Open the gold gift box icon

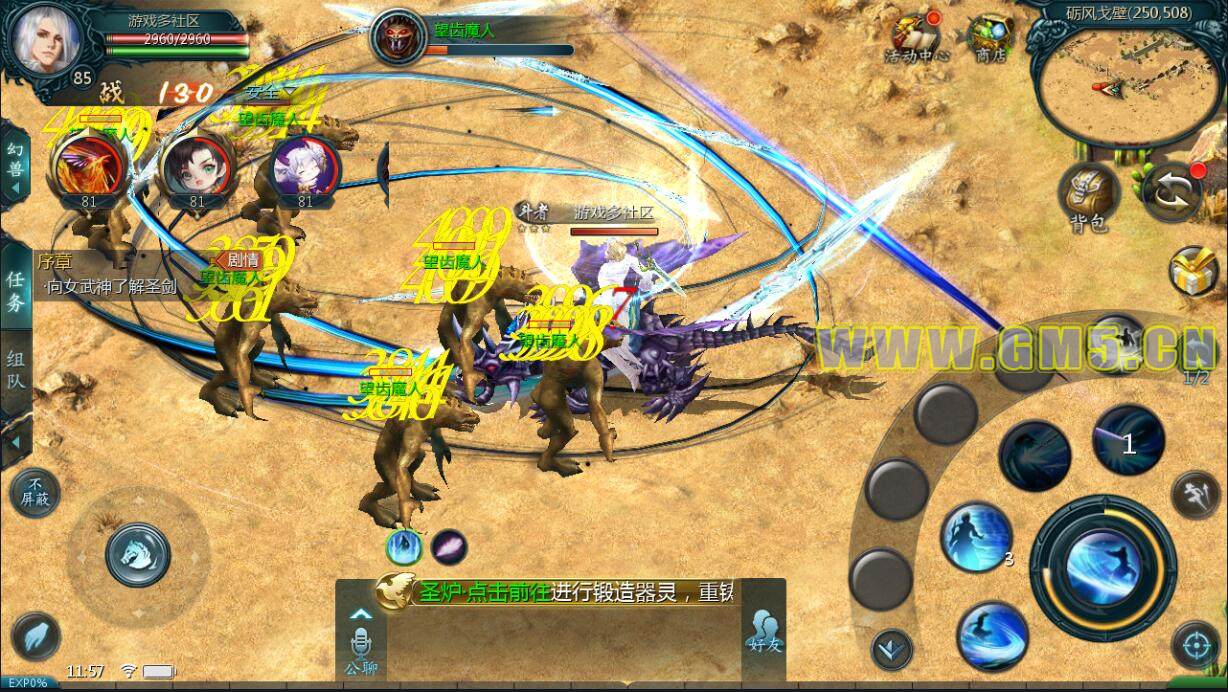point(1194,272)
